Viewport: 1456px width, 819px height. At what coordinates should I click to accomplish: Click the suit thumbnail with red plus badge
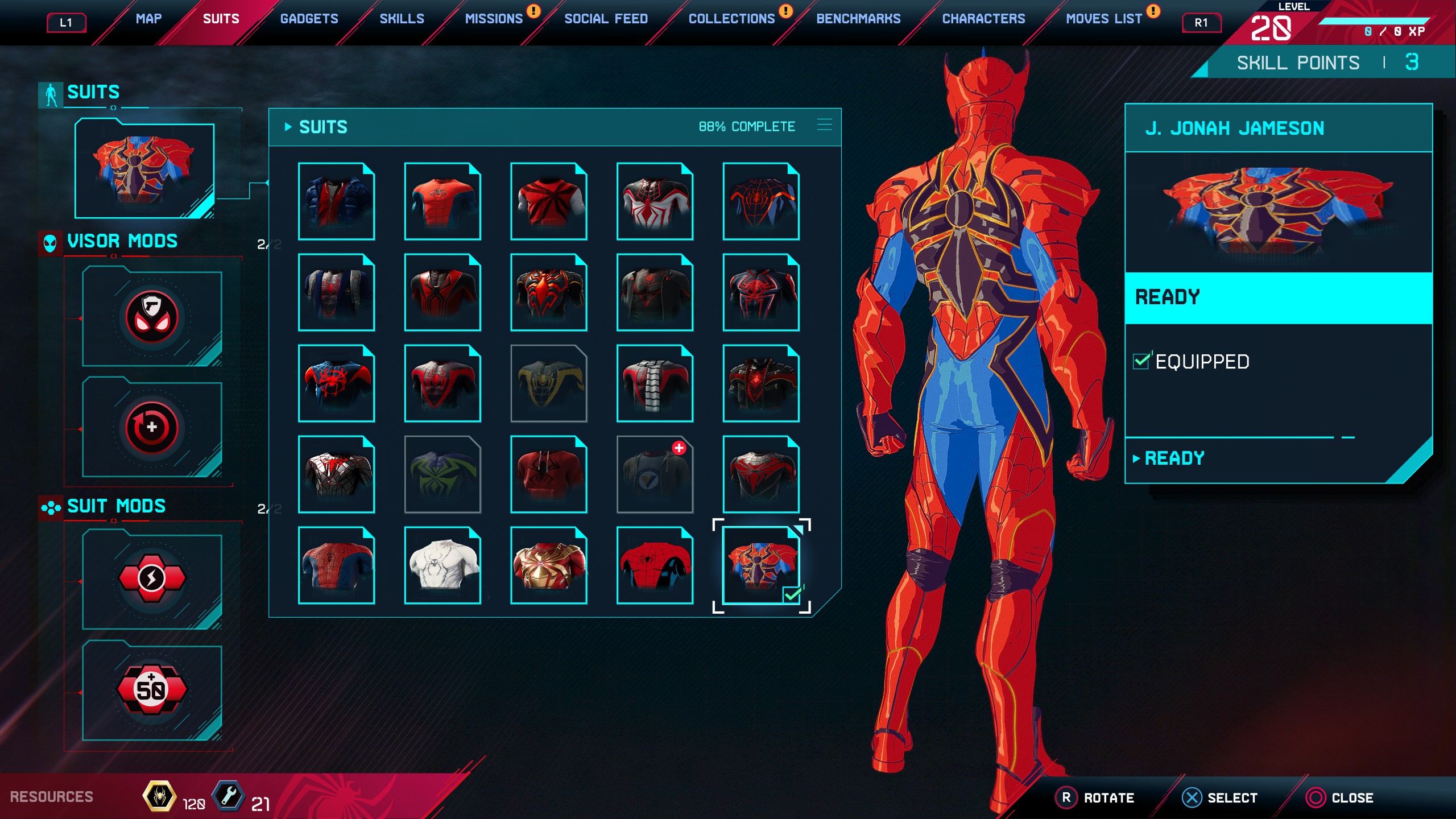tap(655, 475)
